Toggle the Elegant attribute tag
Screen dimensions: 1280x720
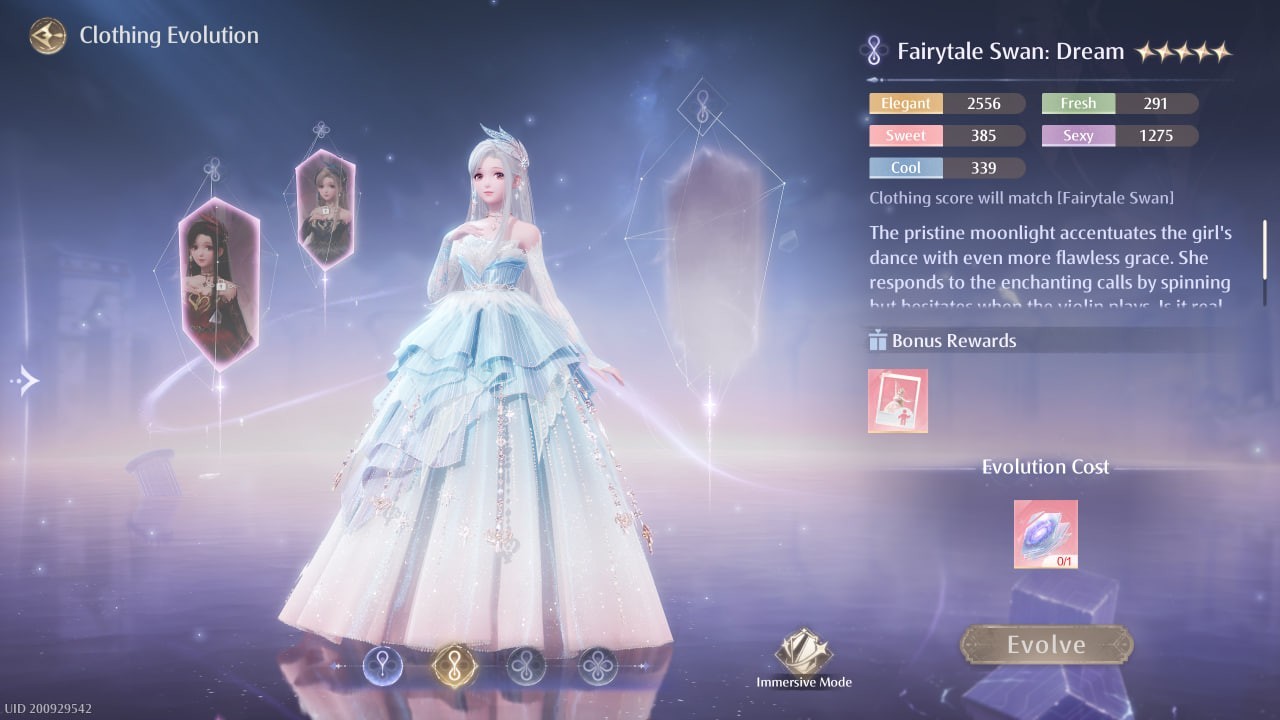tap(905, 103)
